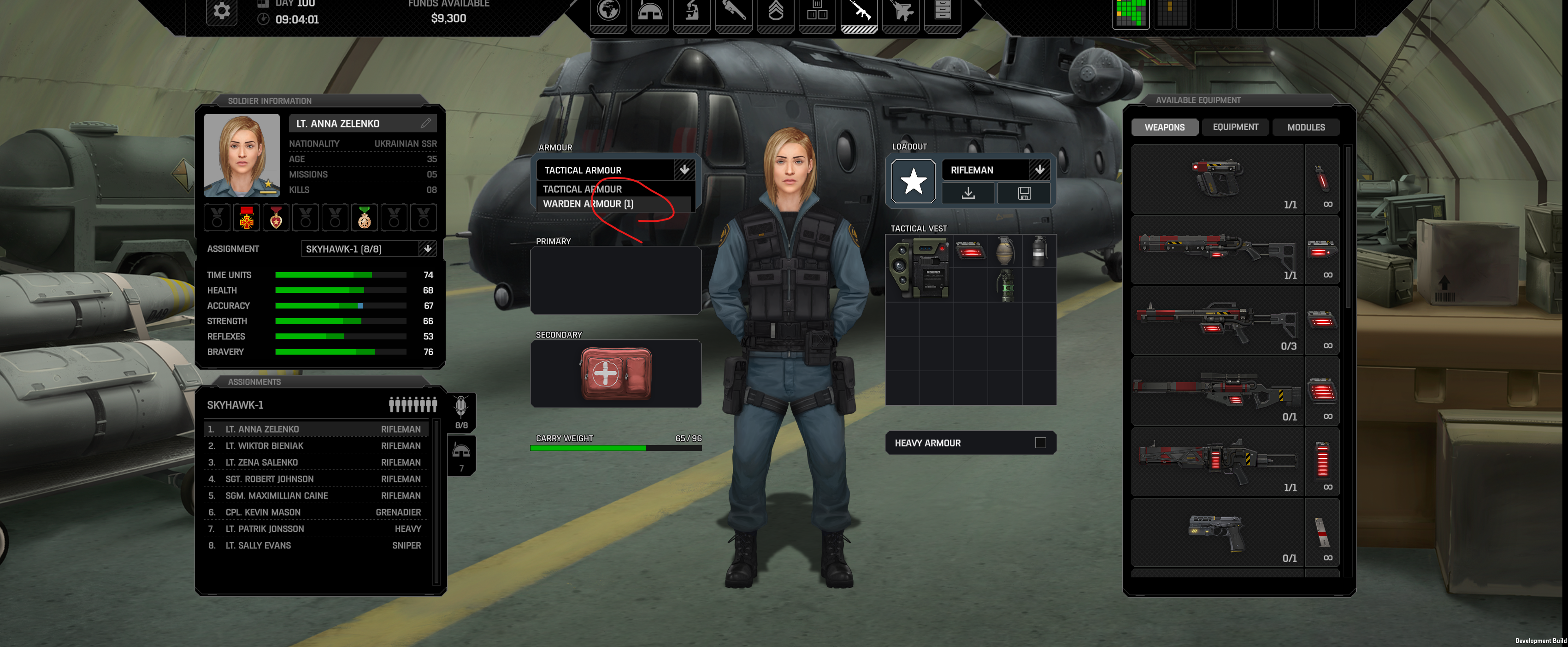Edit soldier name with the pencil icon
This screenshot has width=1568, height=647.
(x=425, y=124)
